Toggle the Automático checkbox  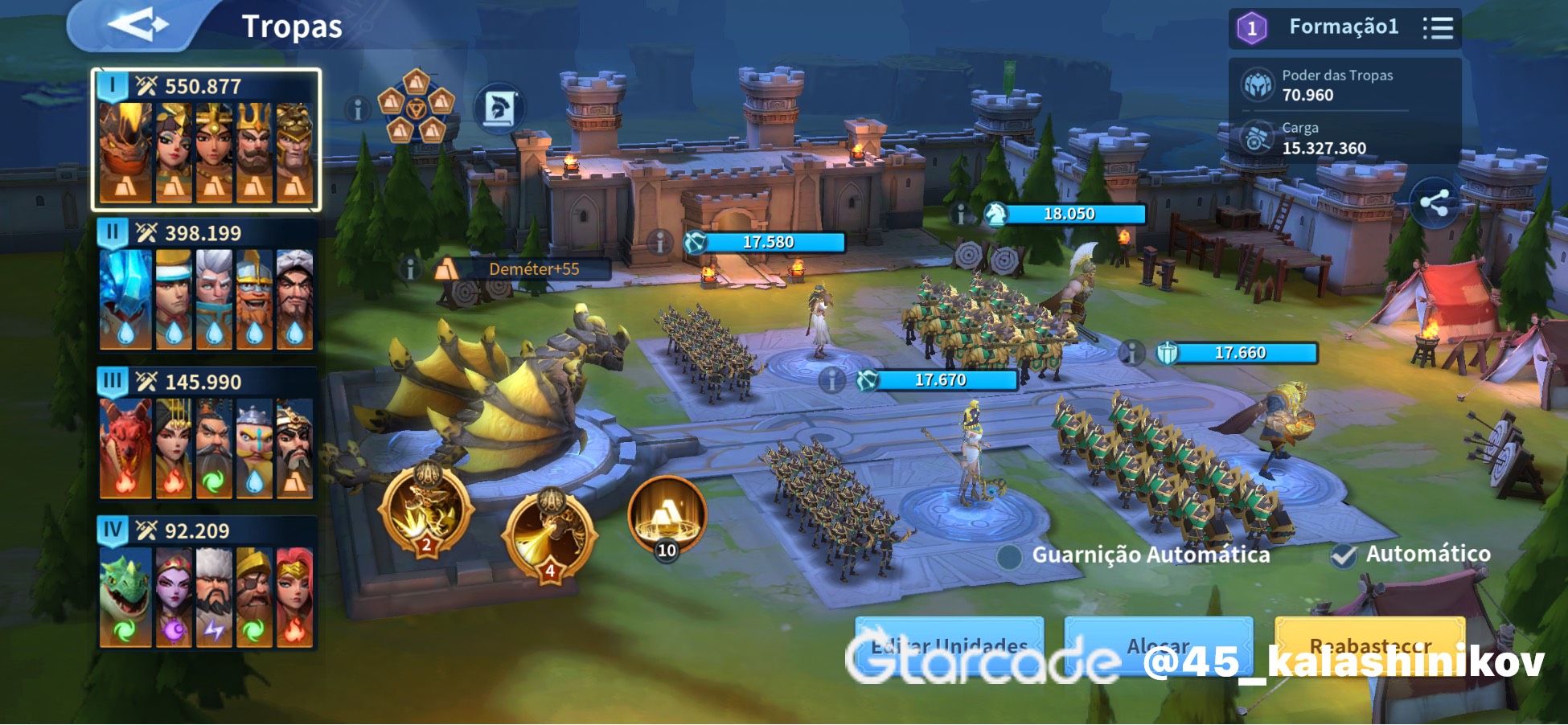pos(1344,555)
